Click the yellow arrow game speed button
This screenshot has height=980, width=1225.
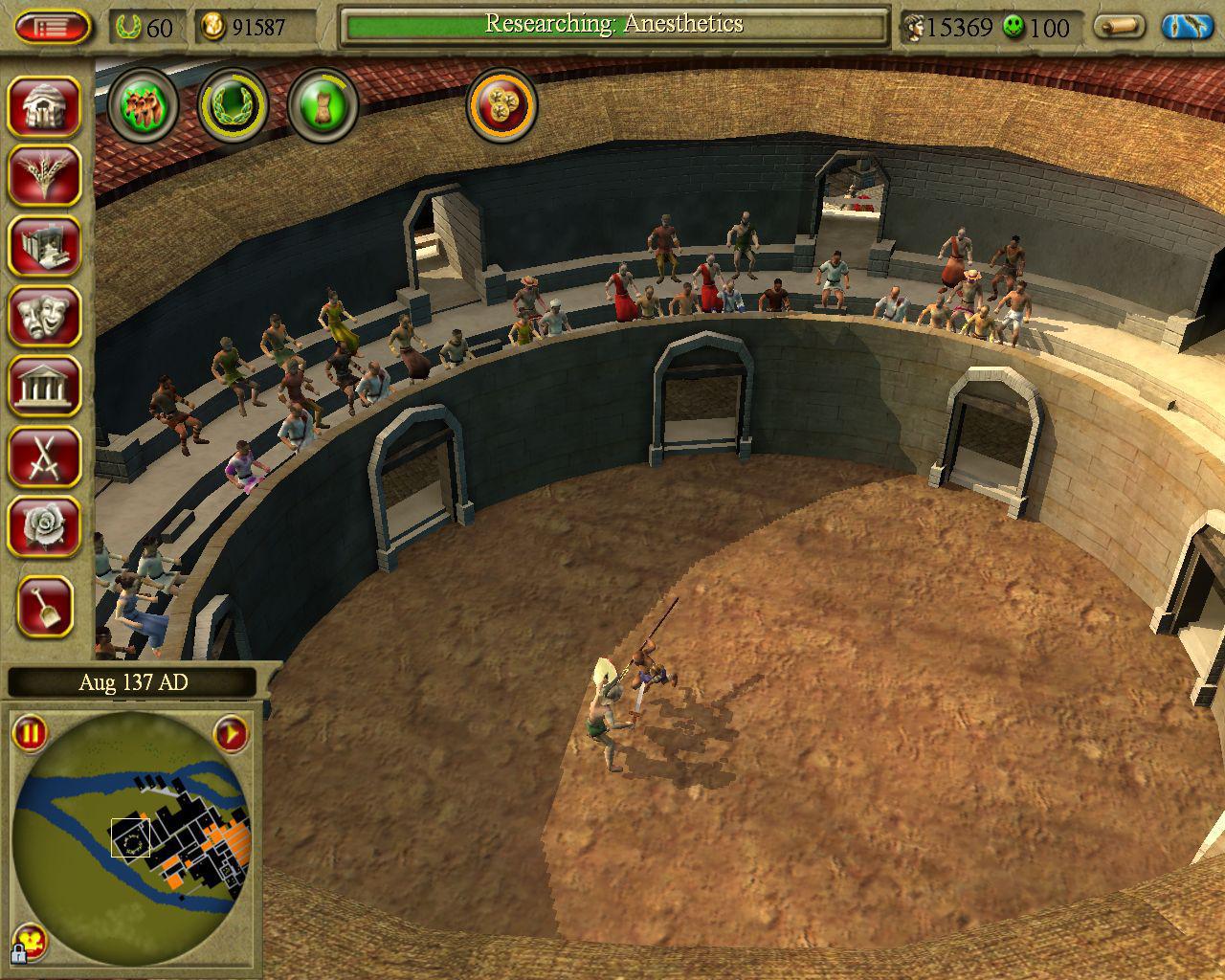[x=231, y=735]
